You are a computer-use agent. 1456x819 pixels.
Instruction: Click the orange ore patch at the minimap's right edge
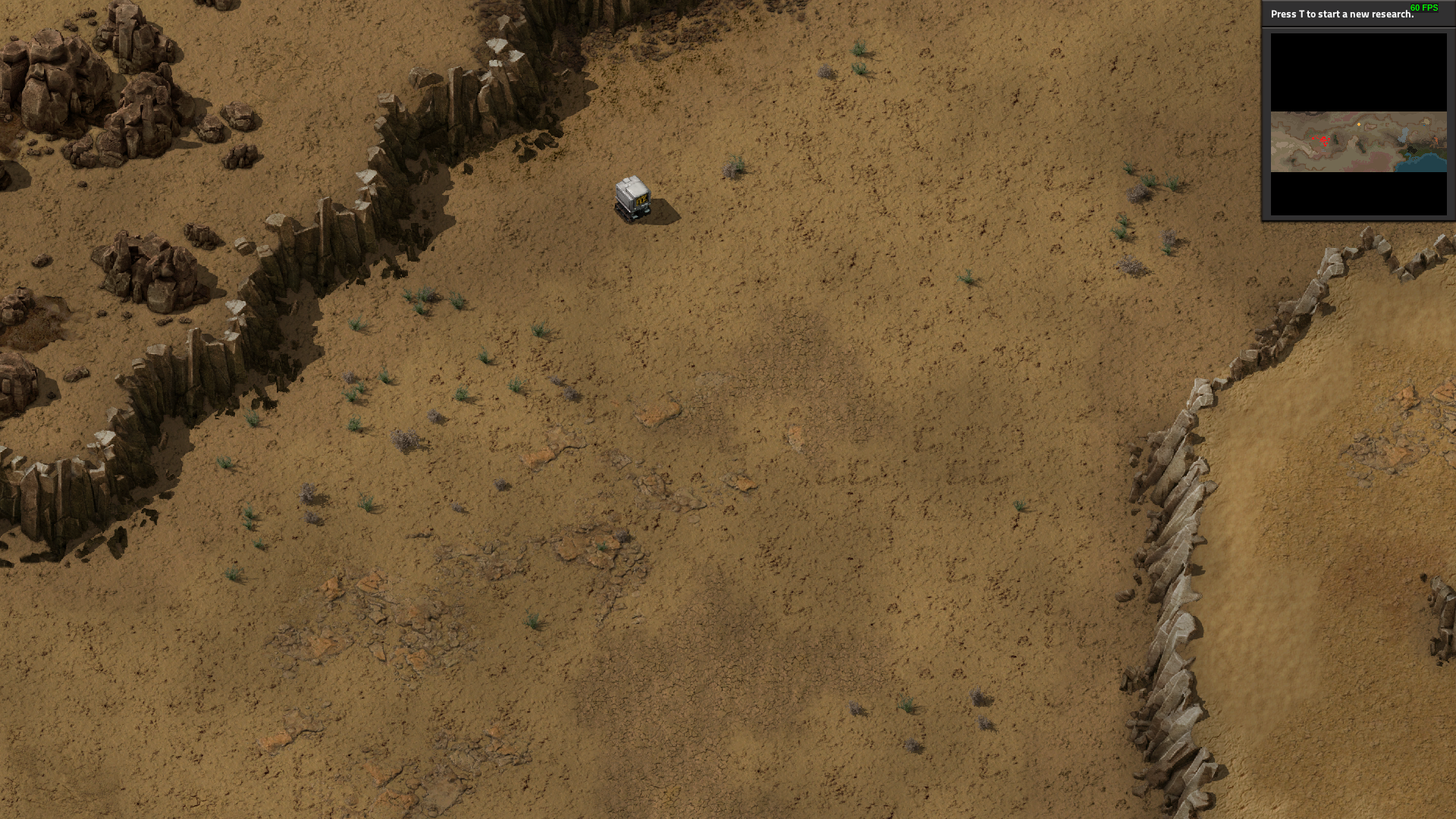[x=1436, y=139]
